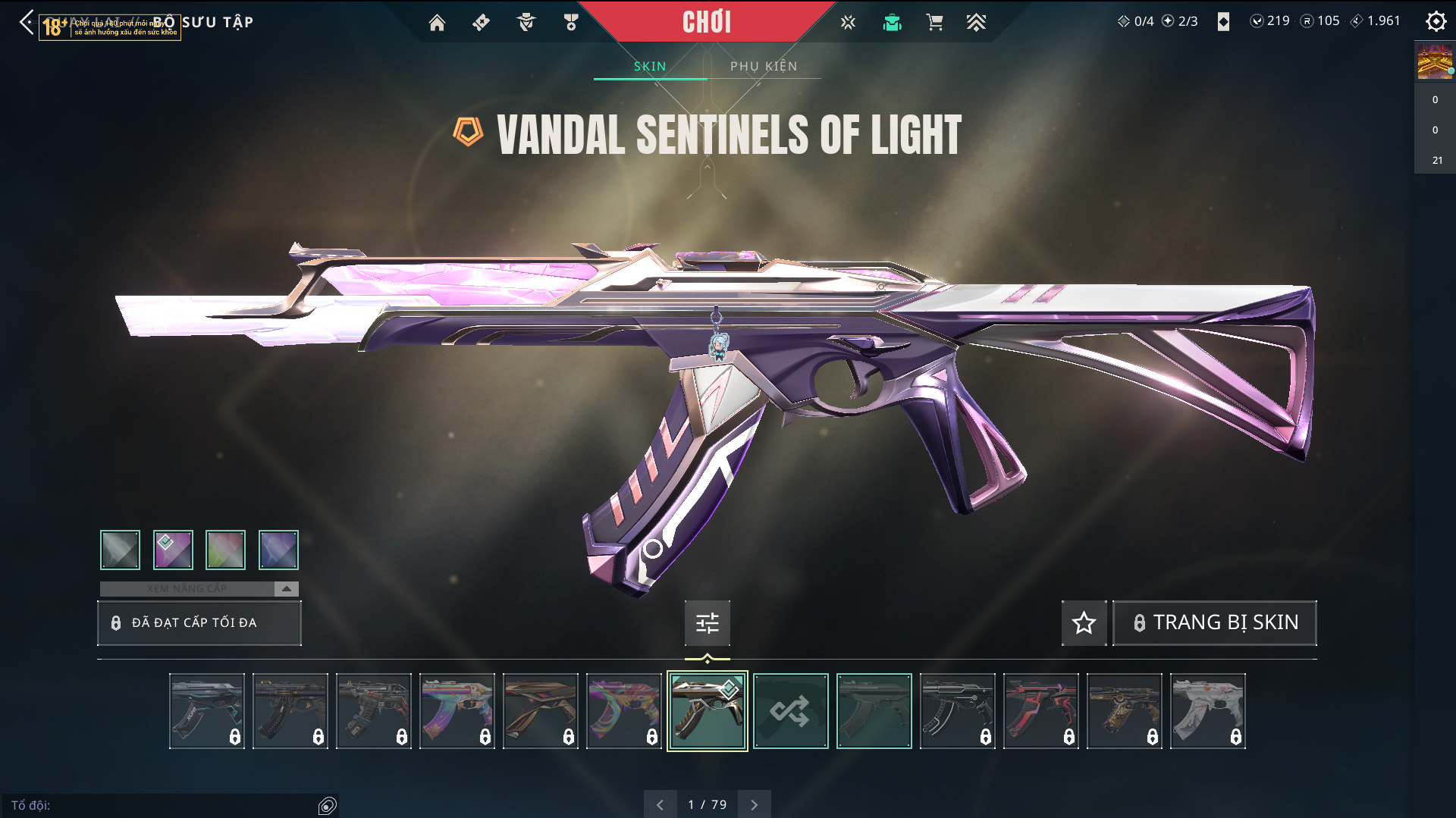The height and width of the screenshot is (818, 1456).
Task: Go to previous skin page
Action: (660, 804)
